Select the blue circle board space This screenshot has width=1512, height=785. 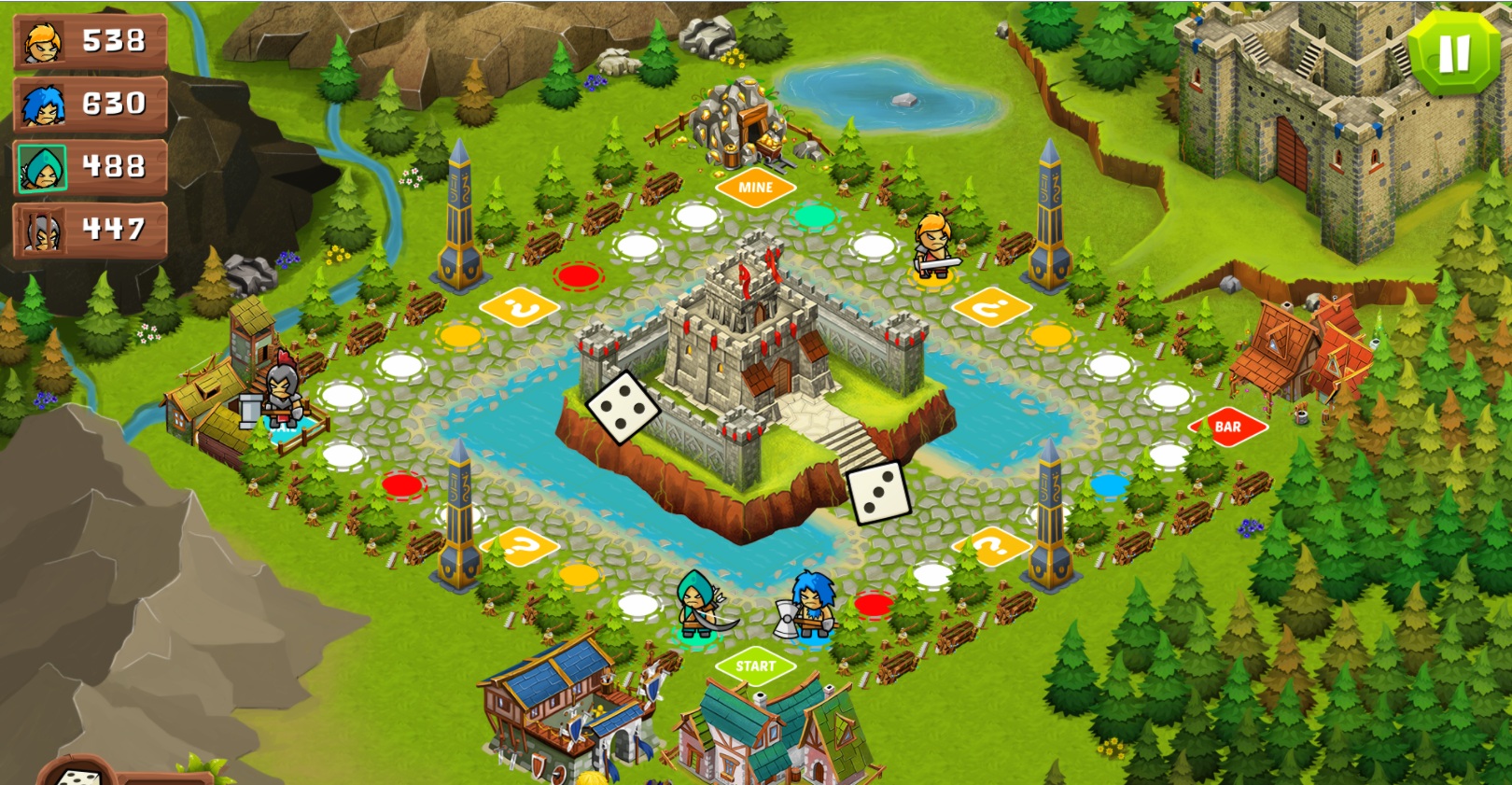click(1109, 485)
